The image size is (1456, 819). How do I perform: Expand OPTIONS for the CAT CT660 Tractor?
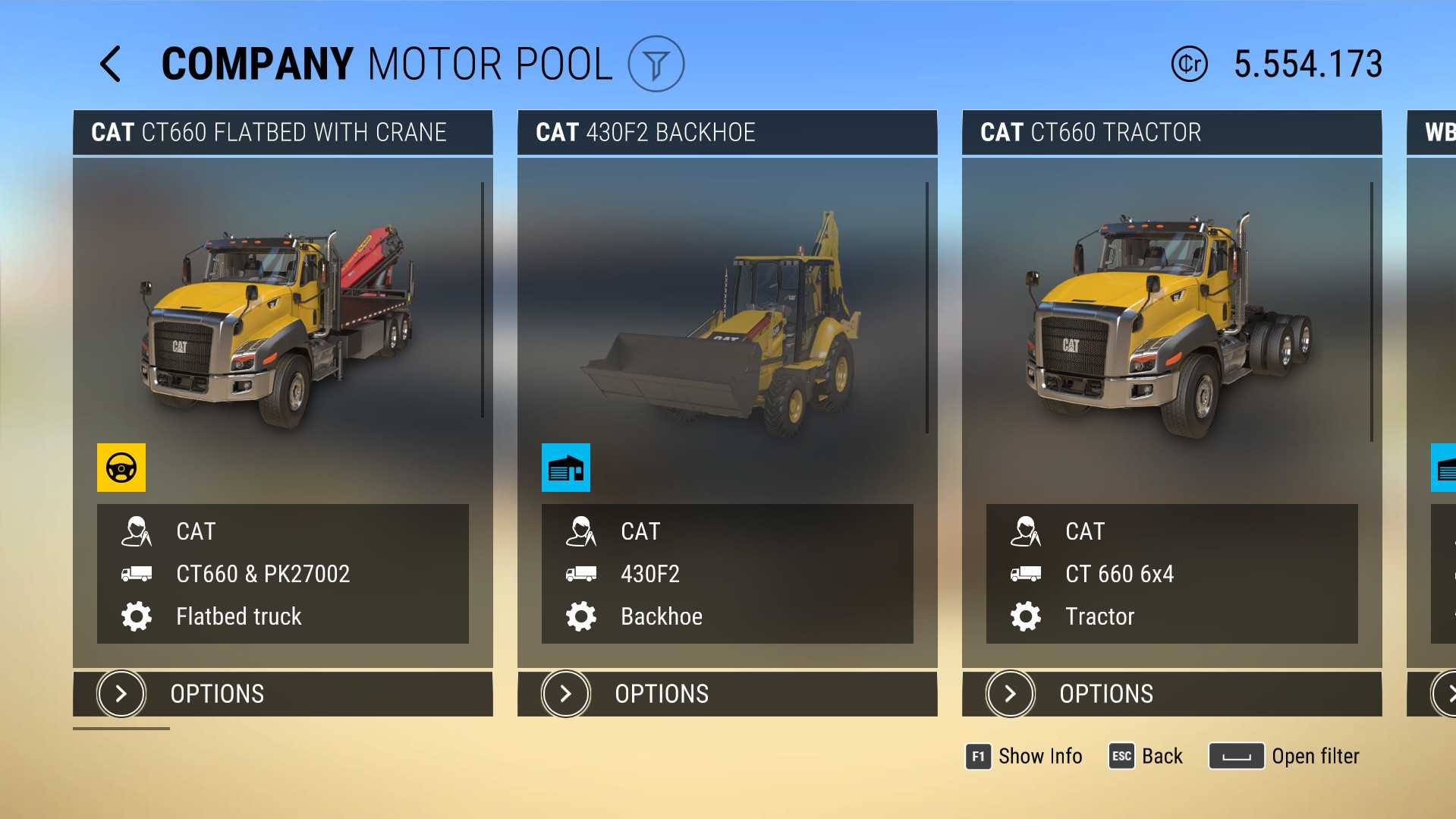coord(1171,693)
